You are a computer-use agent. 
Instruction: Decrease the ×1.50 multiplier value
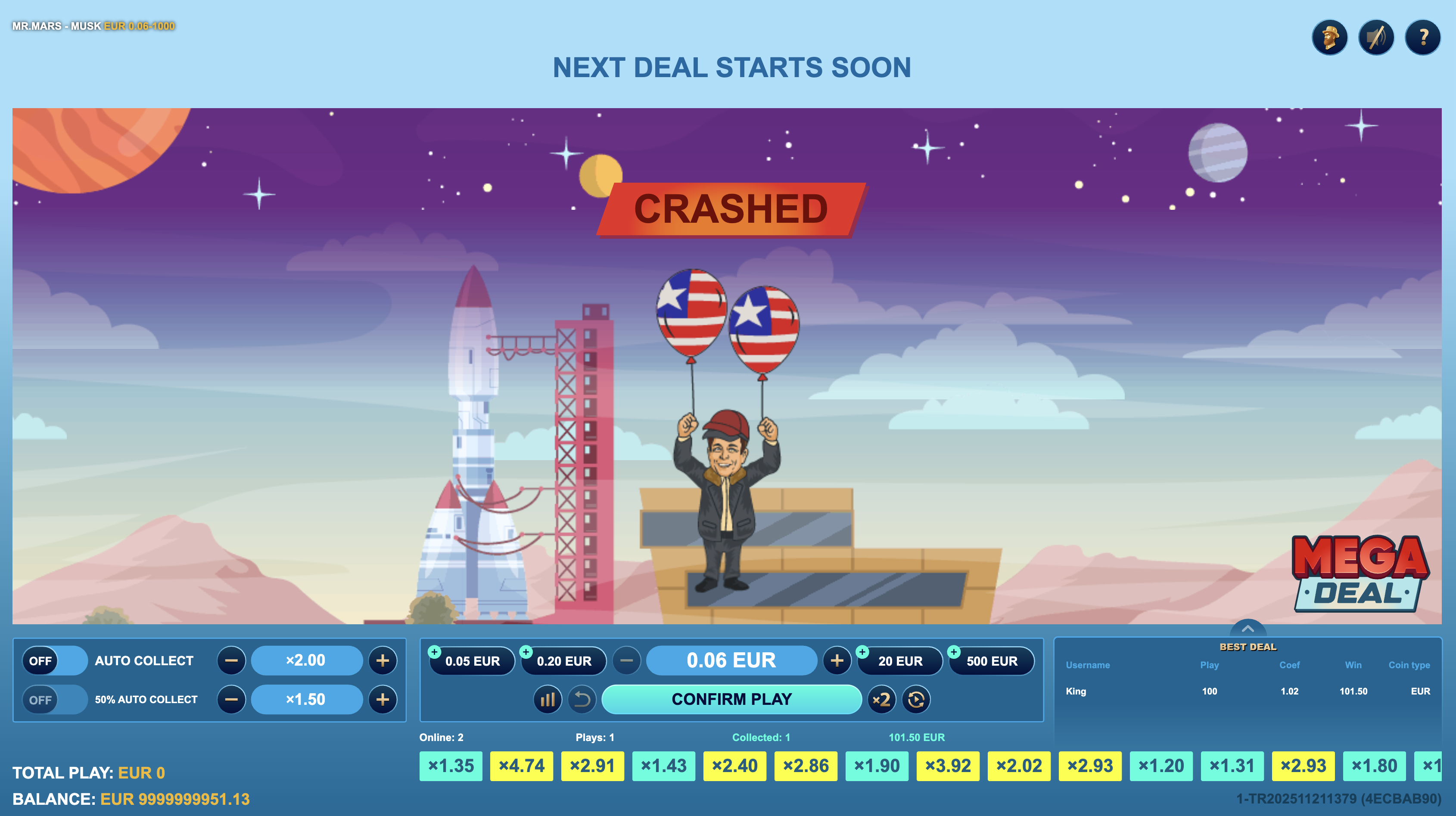click(x=231, y=700)
